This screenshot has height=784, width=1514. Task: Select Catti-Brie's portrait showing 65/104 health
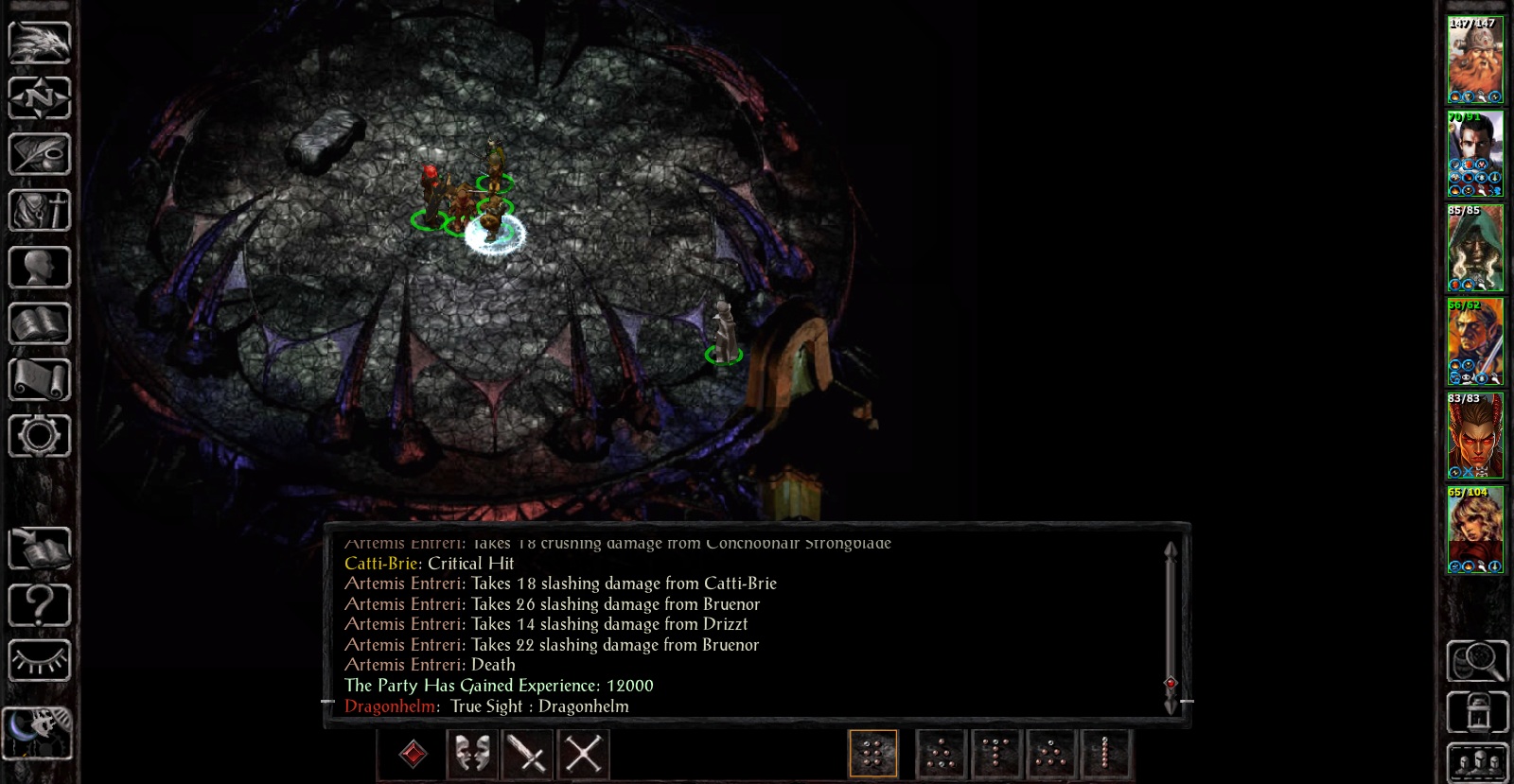pos(1476,530)
